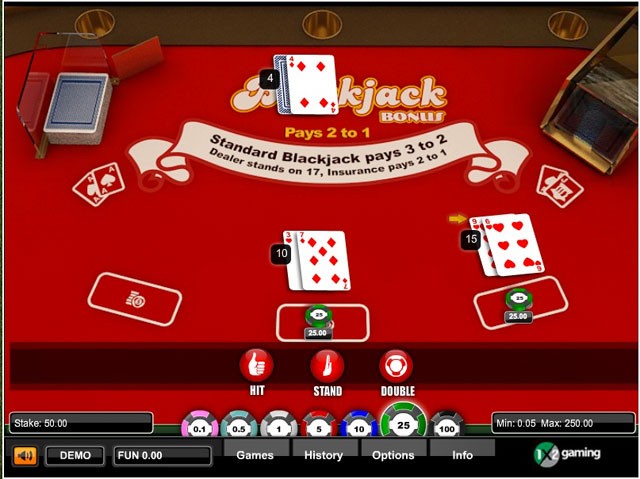Pick the 0.5 chip
The image size is (640, 479).
(240, 428)
